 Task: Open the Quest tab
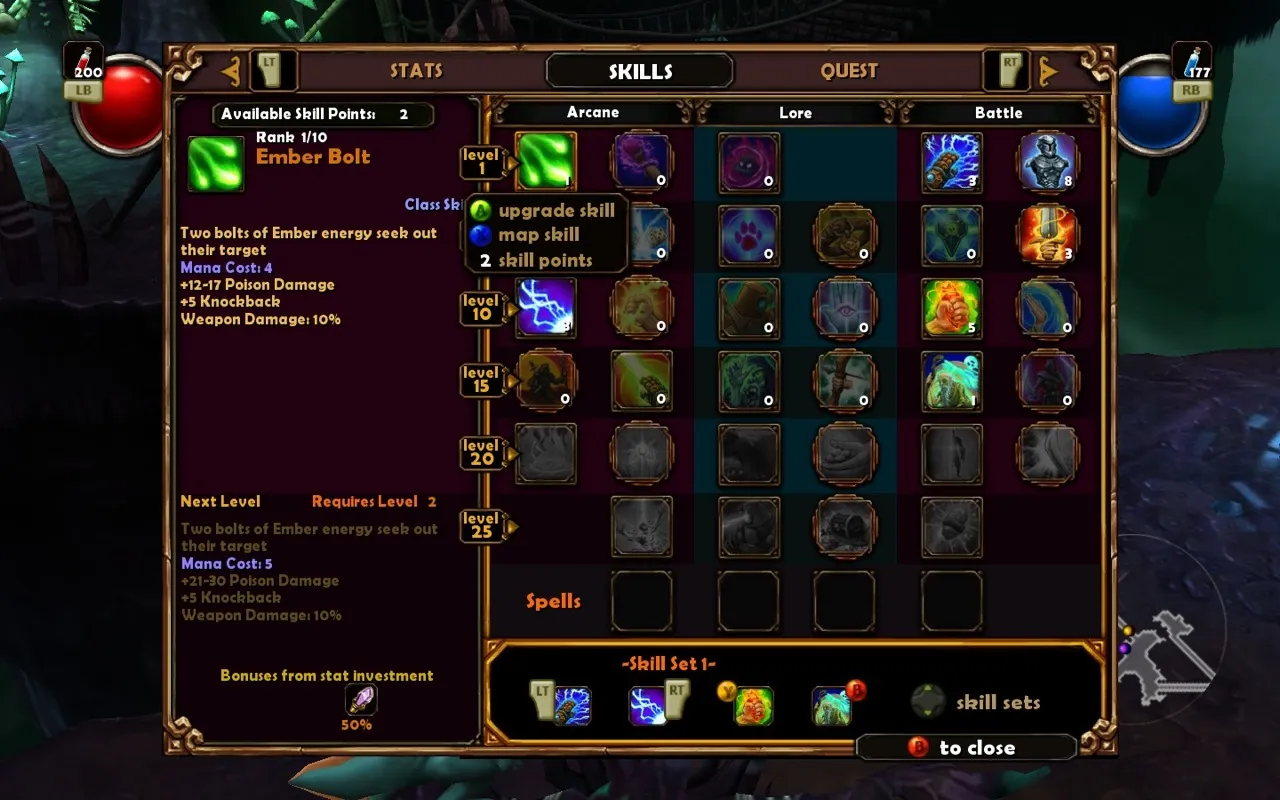(849, 71)
